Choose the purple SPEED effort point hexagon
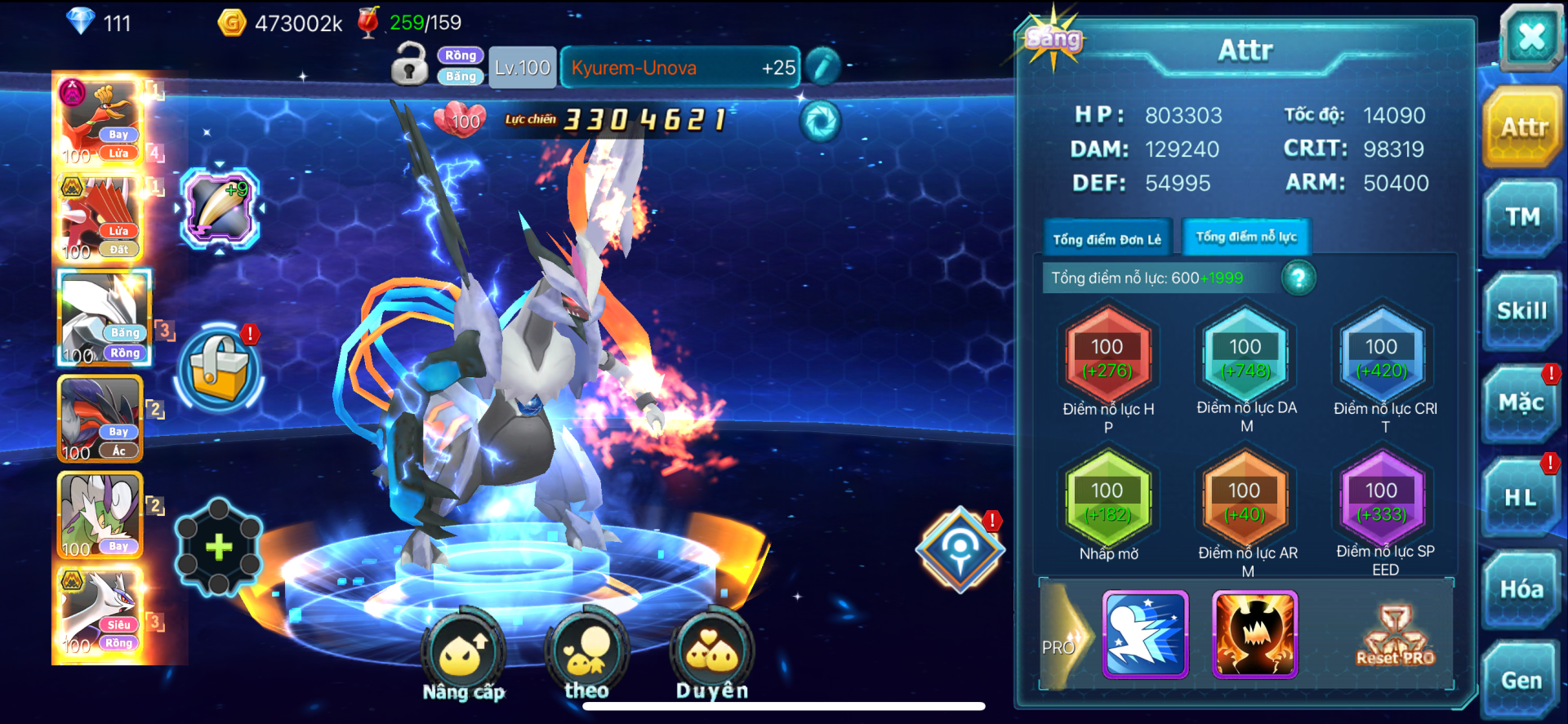 coord(1381,501)
